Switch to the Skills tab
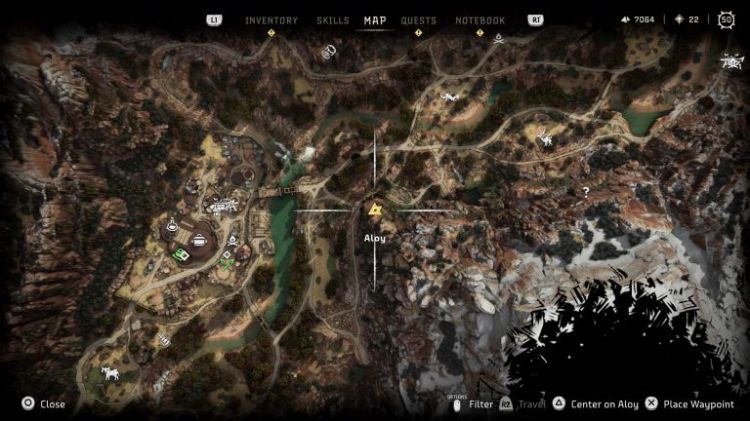 tap(332, 20)
